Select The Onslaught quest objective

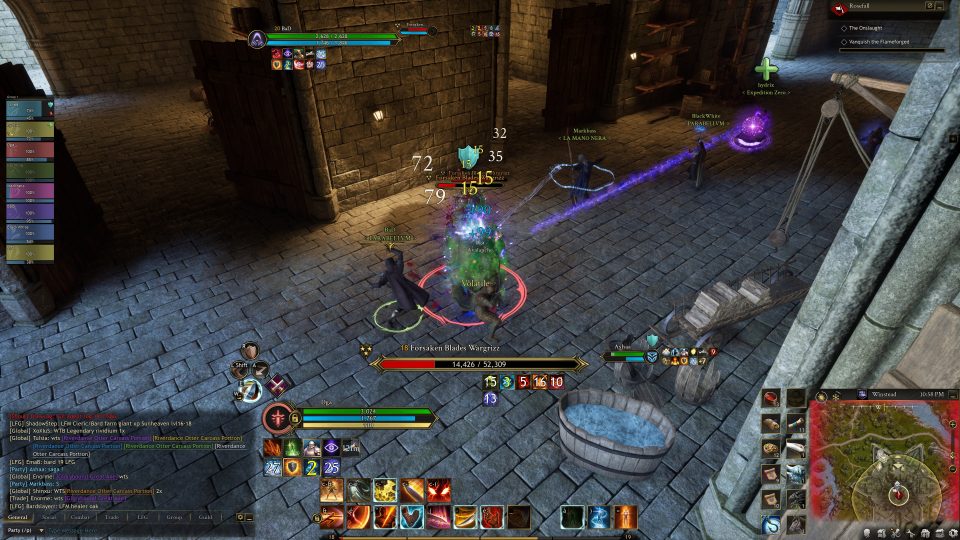tap(870, 27)
